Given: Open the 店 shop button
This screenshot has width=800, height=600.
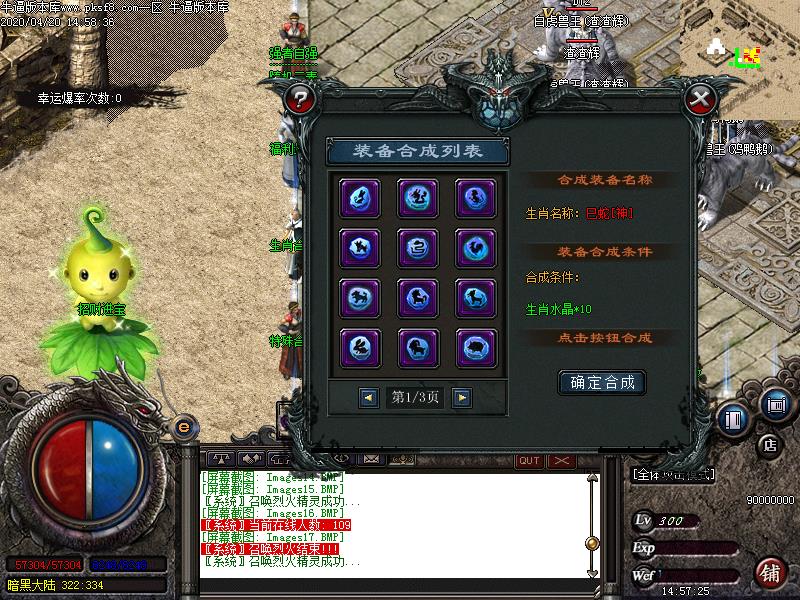Looking at the screenshot, I should point(769,443).
